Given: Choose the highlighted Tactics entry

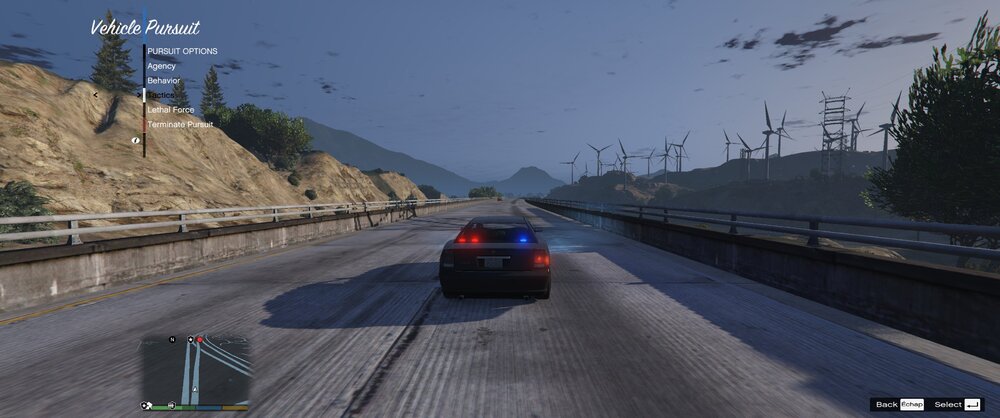Looking at the screenshot, I should click(161, 95).
